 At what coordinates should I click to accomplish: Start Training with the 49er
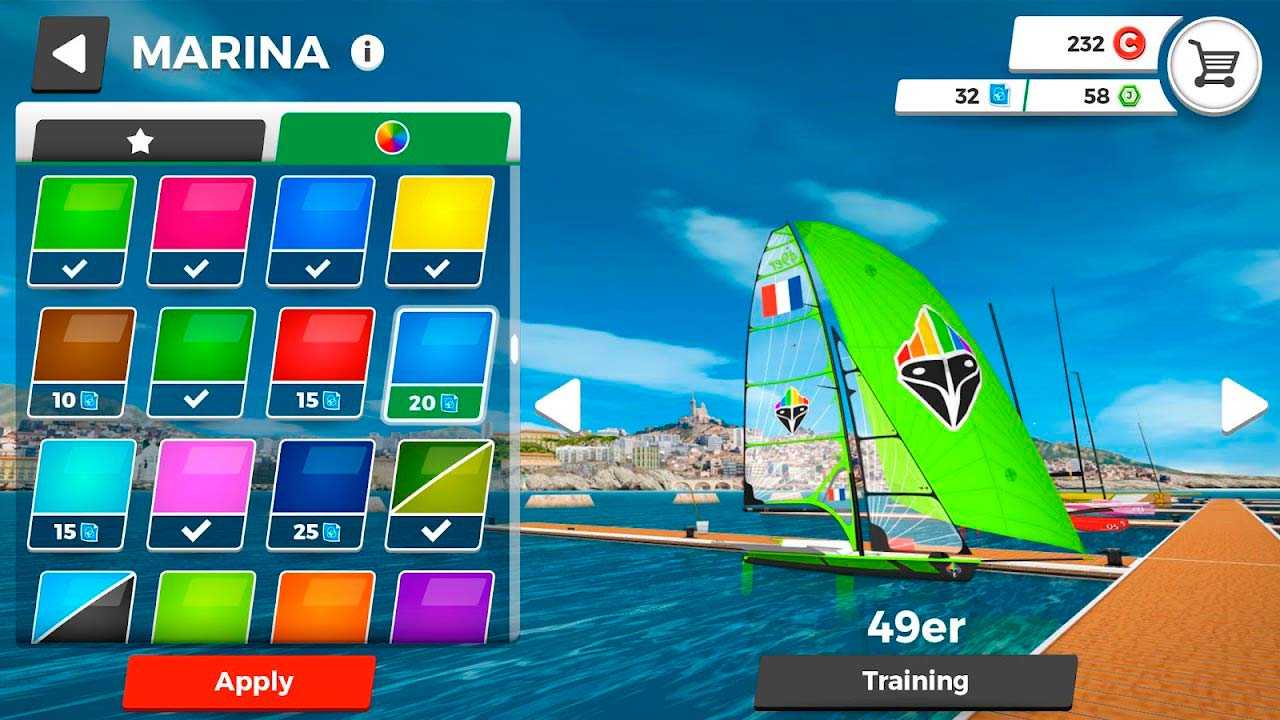(x=915, y=682)
